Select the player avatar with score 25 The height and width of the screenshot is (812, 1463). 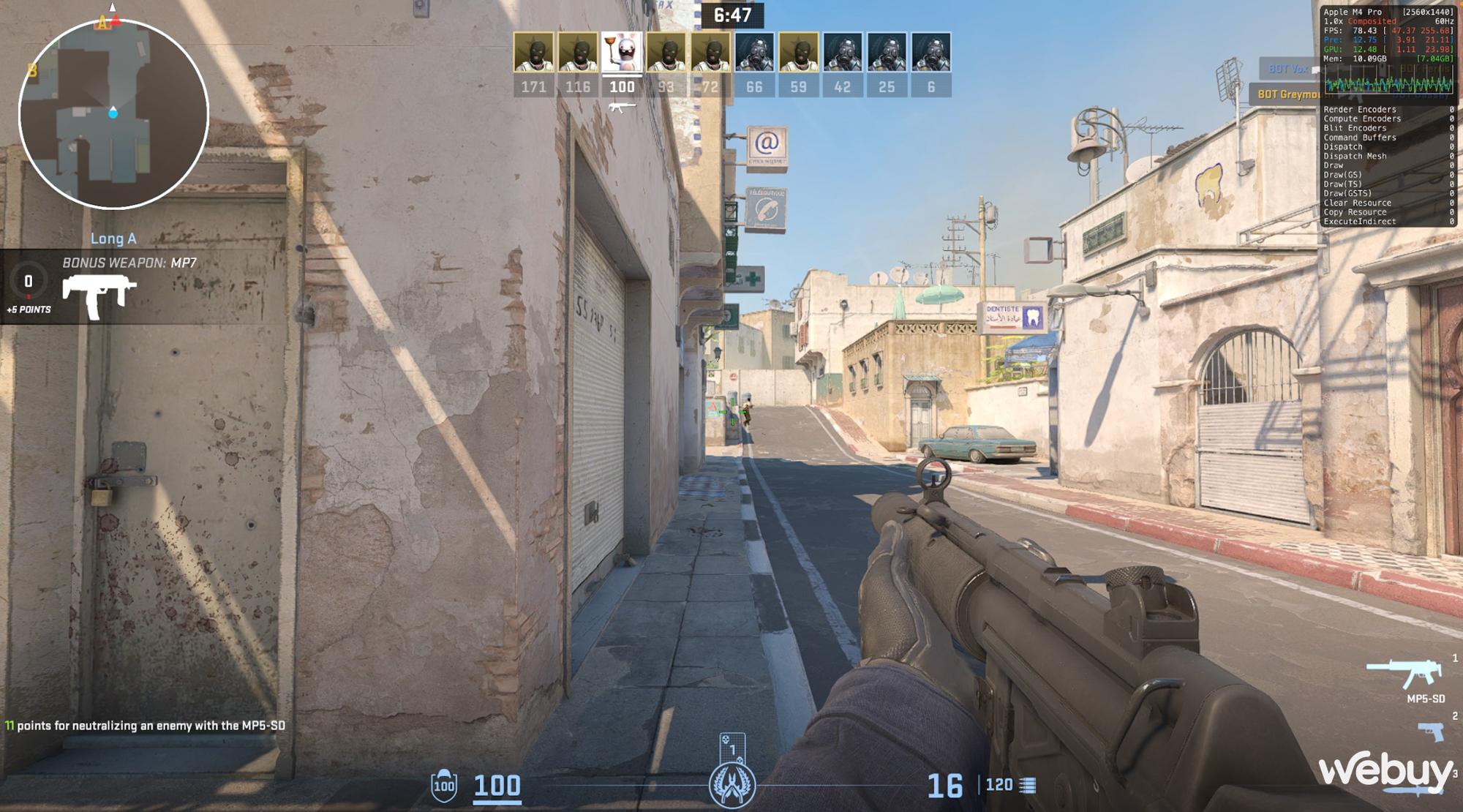click(x=887, y=53)
